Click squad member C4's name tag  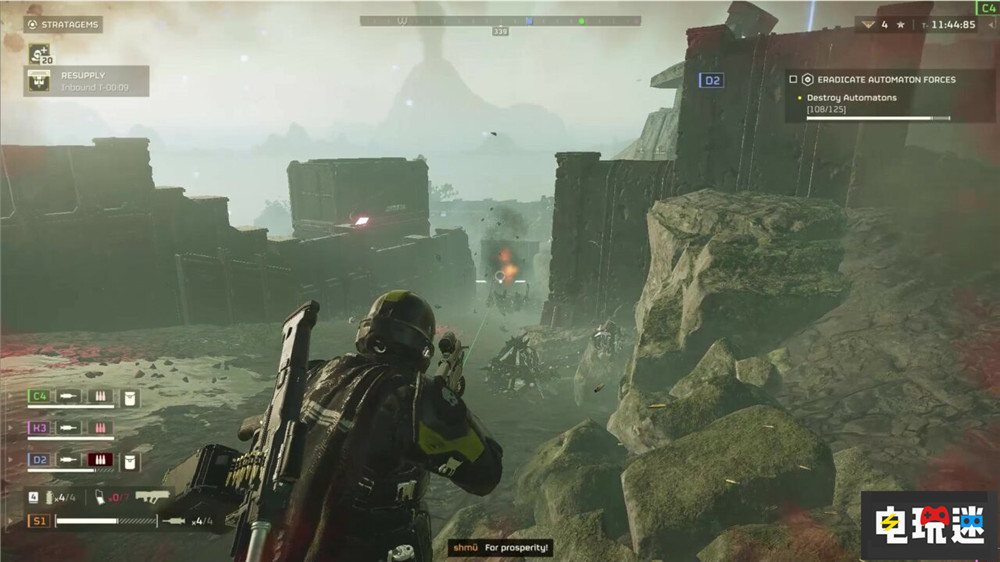pyautogui.click(x=39, y=397)
